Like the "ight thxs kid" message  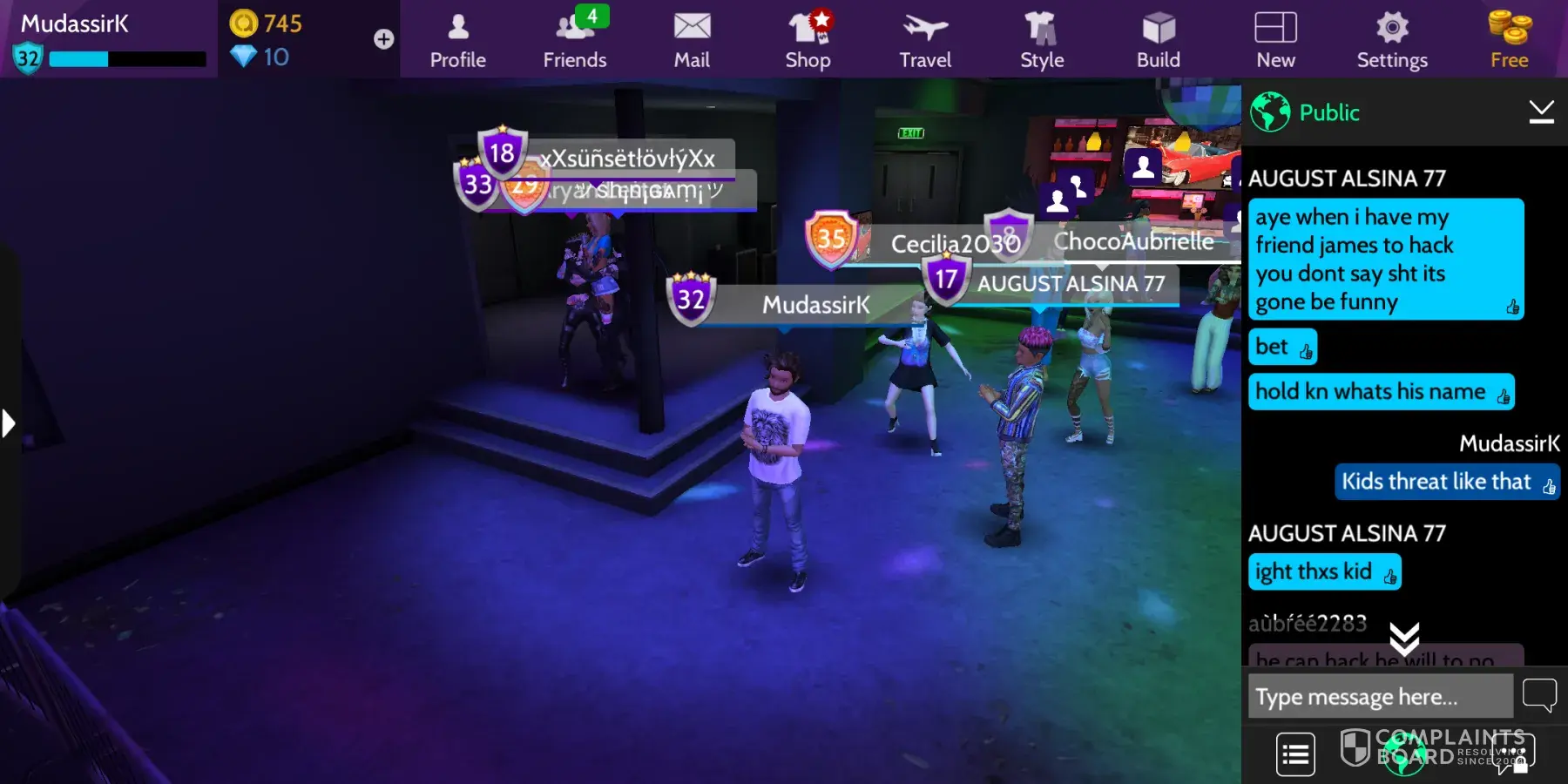(1390, 576)
